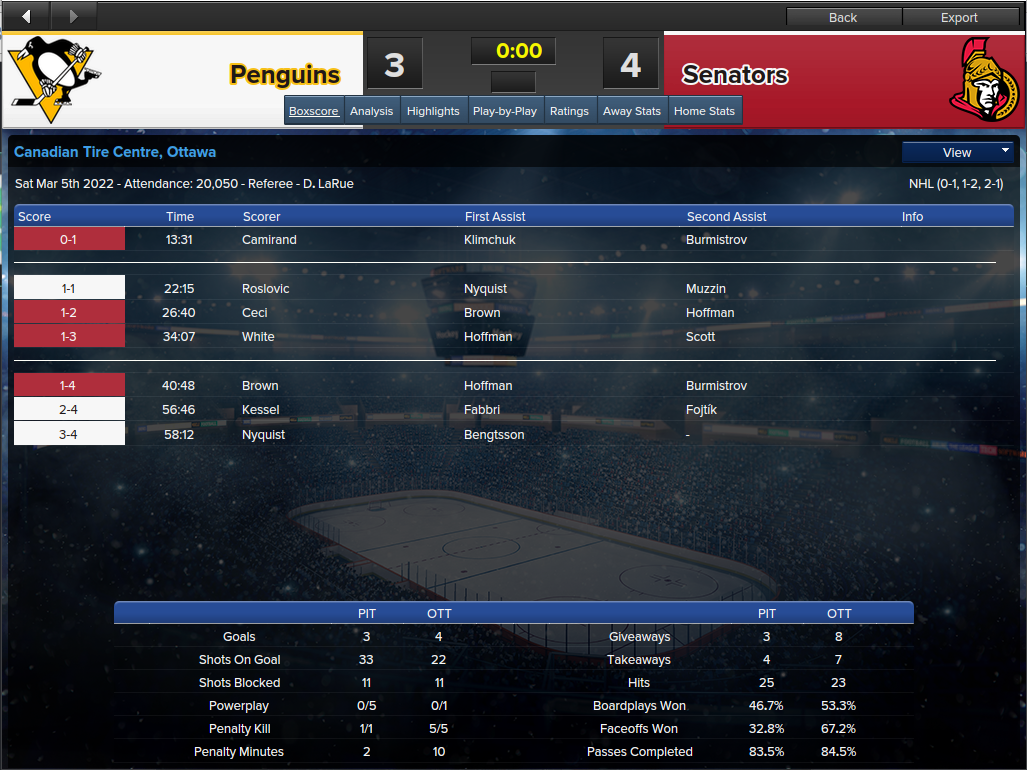Export the boxscore
Viewport: 1027px width, 770px height.
(959, 17)
